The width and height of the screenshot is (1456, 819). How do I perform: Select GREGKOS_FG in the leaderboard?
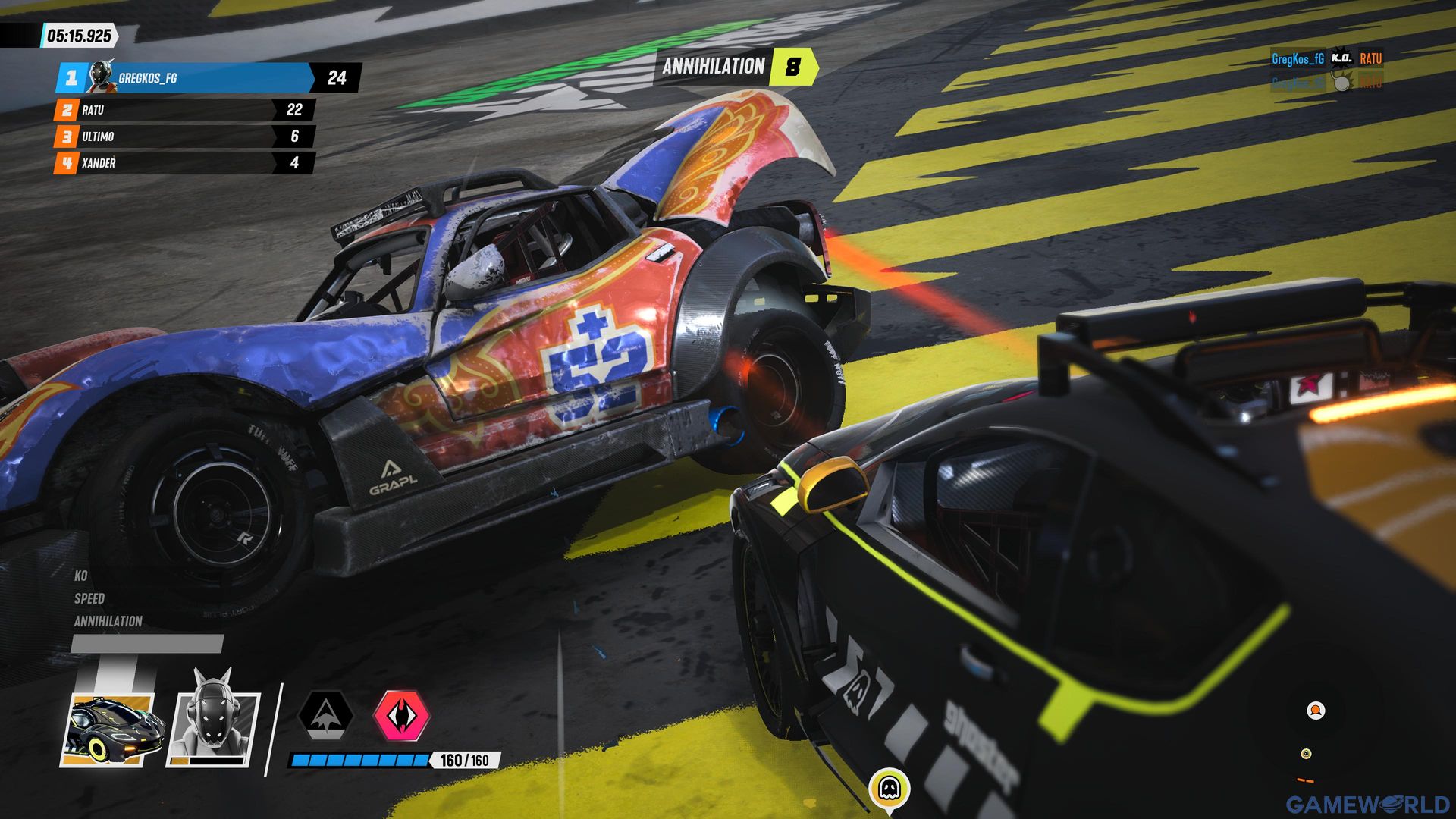[186, 77]
